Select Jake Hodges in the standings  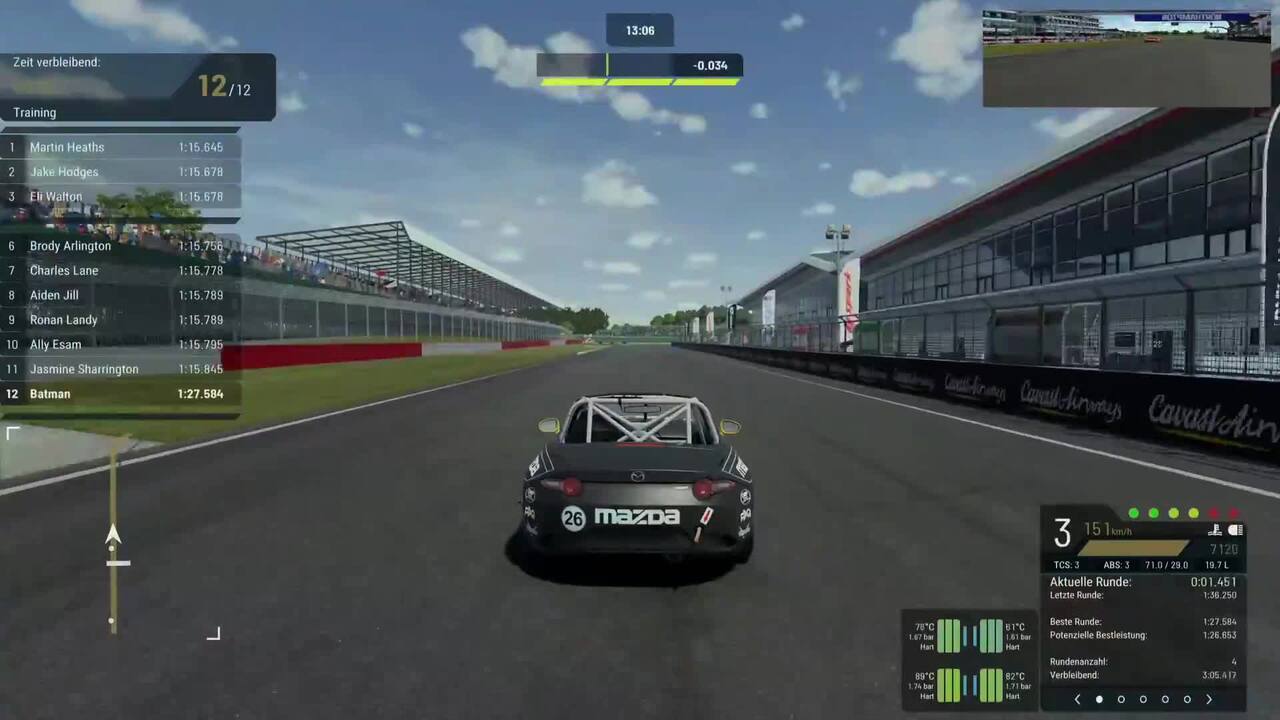click(x=120, y=172)
